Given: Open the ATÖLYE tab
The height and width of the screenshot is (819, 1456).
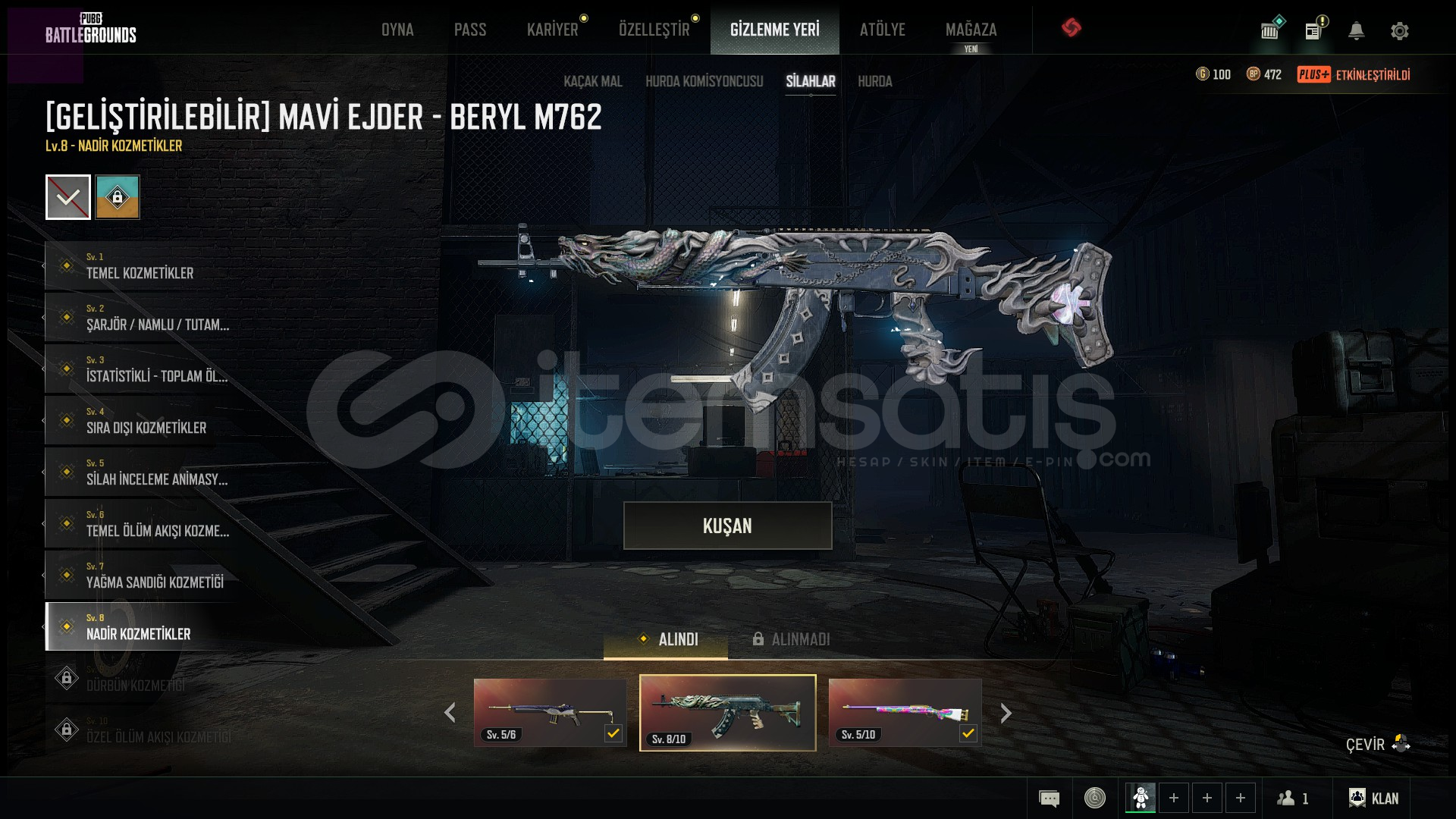Looking at the screenshot, I should click(882, 30).
